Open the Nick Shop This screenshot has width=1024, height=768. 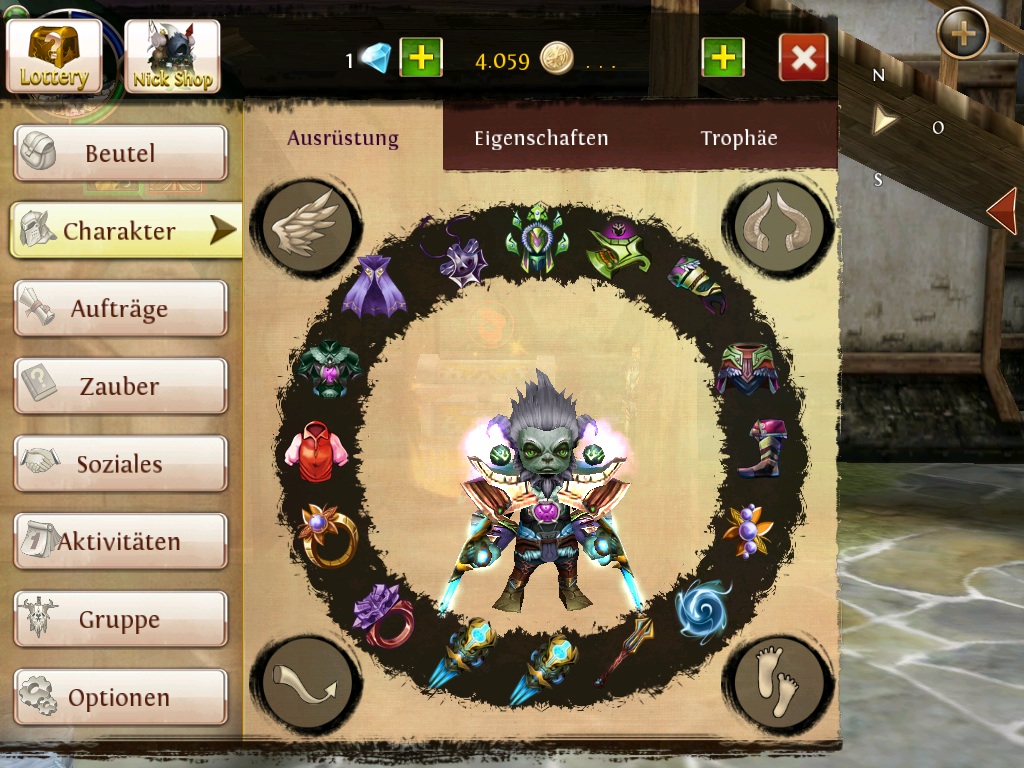(x=172, y=57)
